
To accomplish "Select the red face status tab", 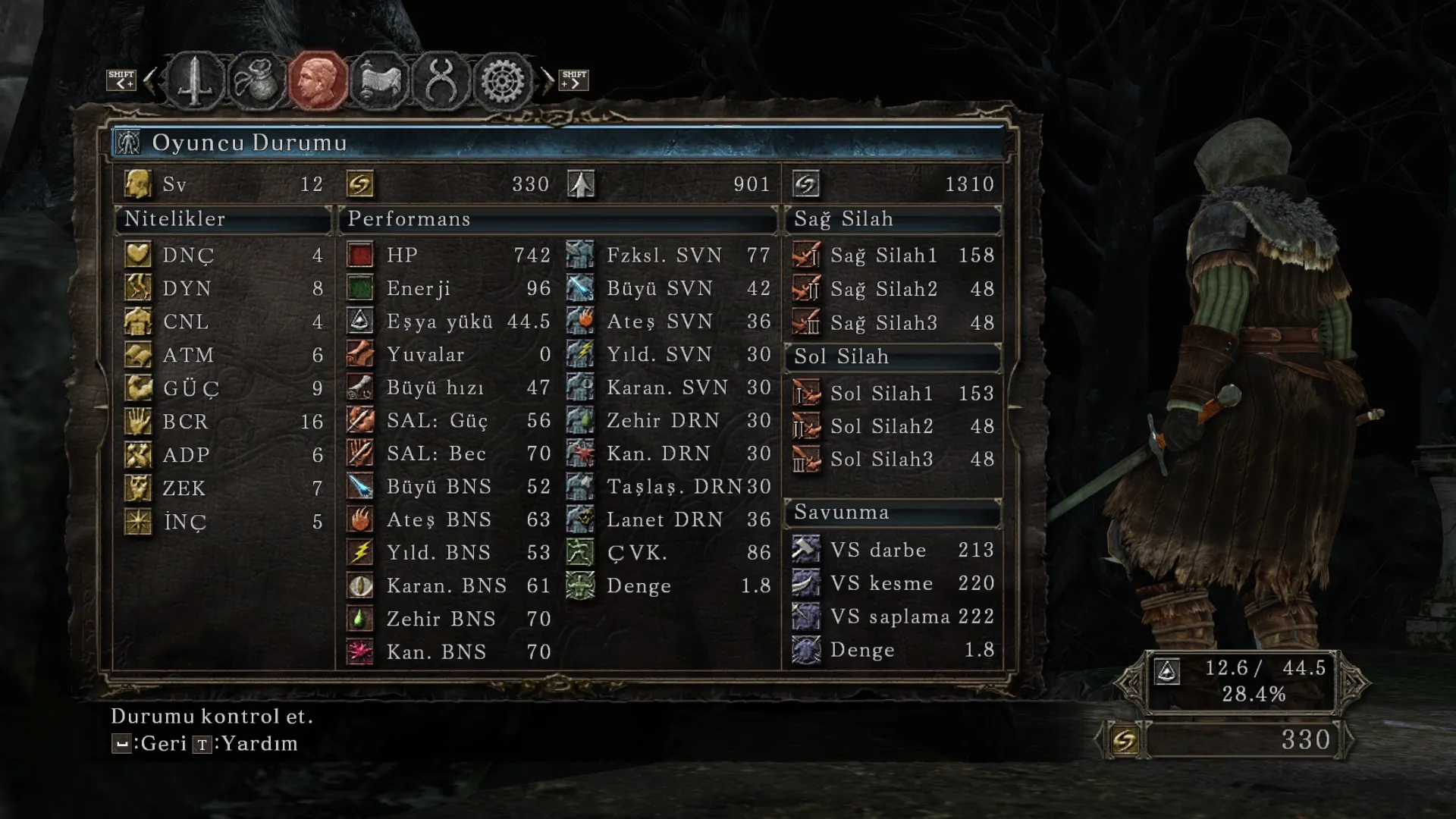I will tap(317, 80).
